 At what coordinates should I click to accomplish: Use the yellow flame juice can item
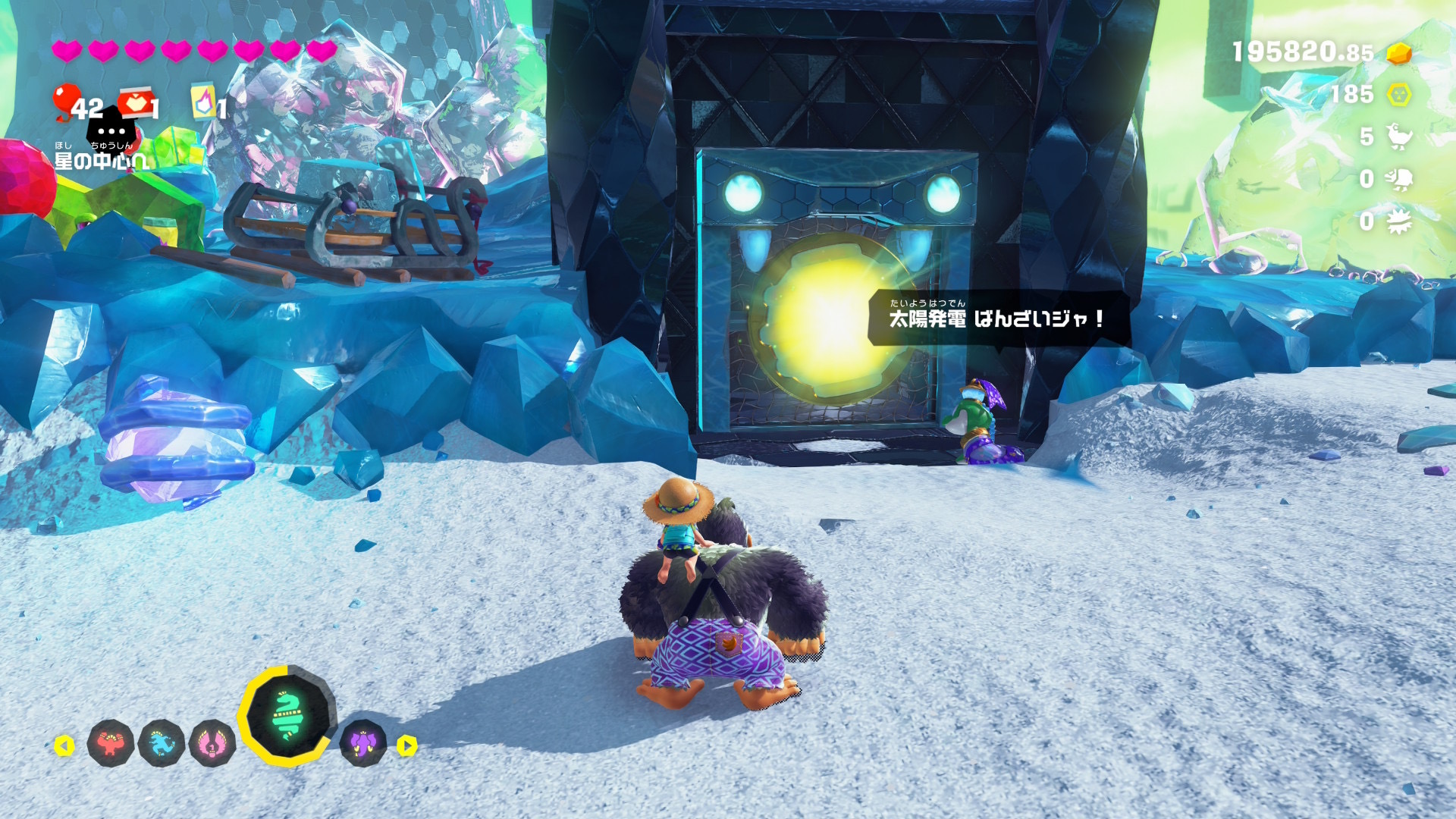(202, 102)
